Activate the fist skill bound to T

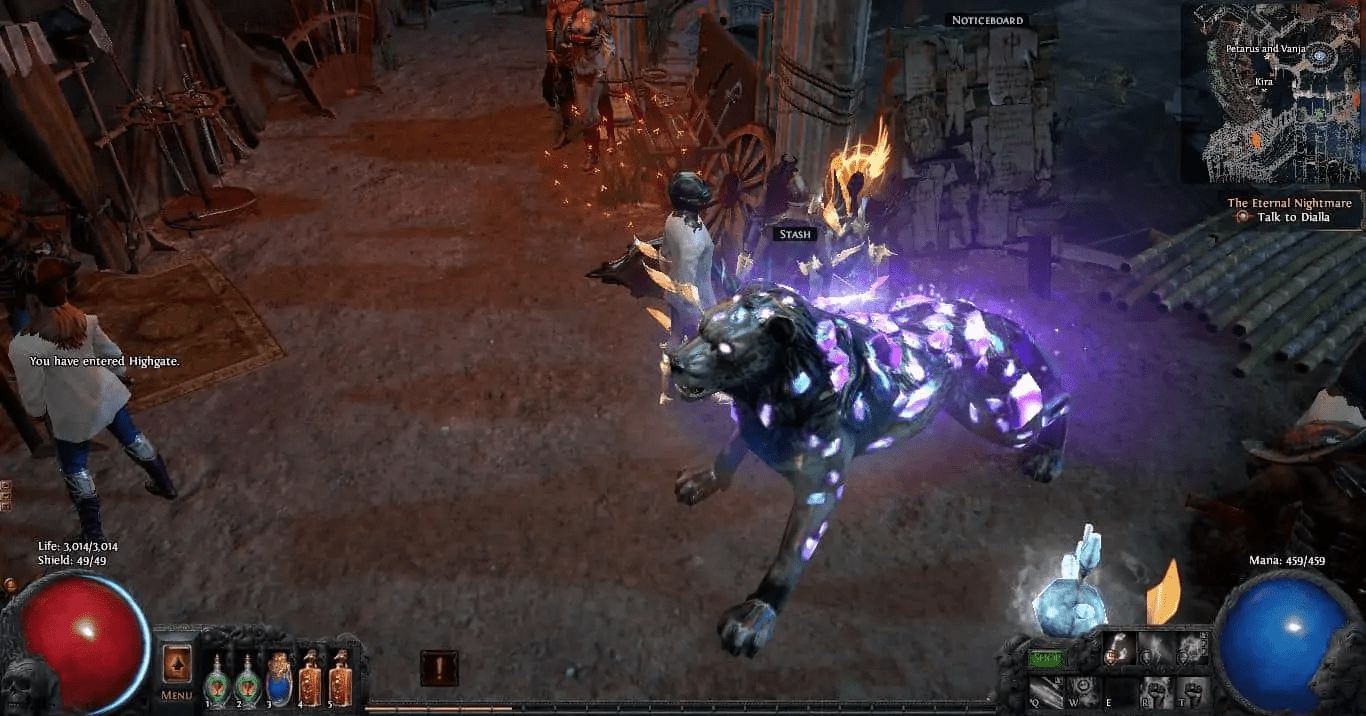click(x=1192, y=690)
